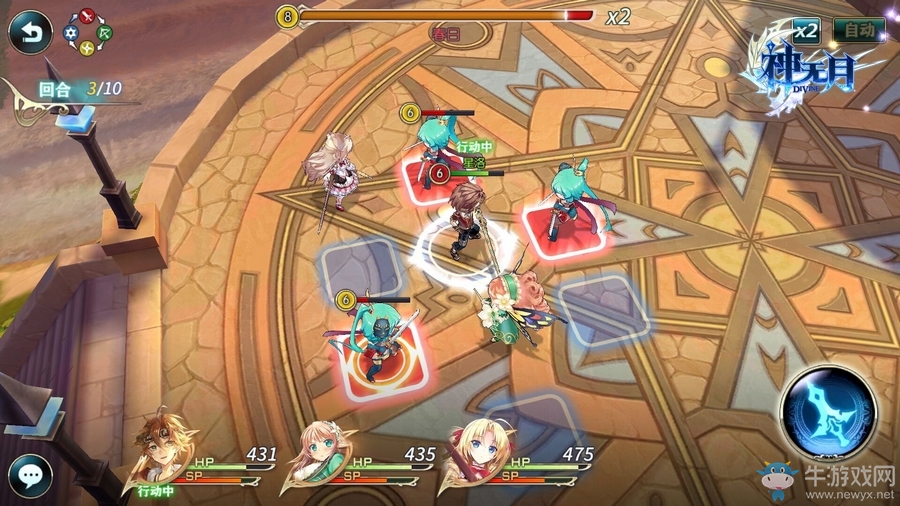900x506 pixels.
Task: Open the chat speech bubble
Action: pos(30,473)
